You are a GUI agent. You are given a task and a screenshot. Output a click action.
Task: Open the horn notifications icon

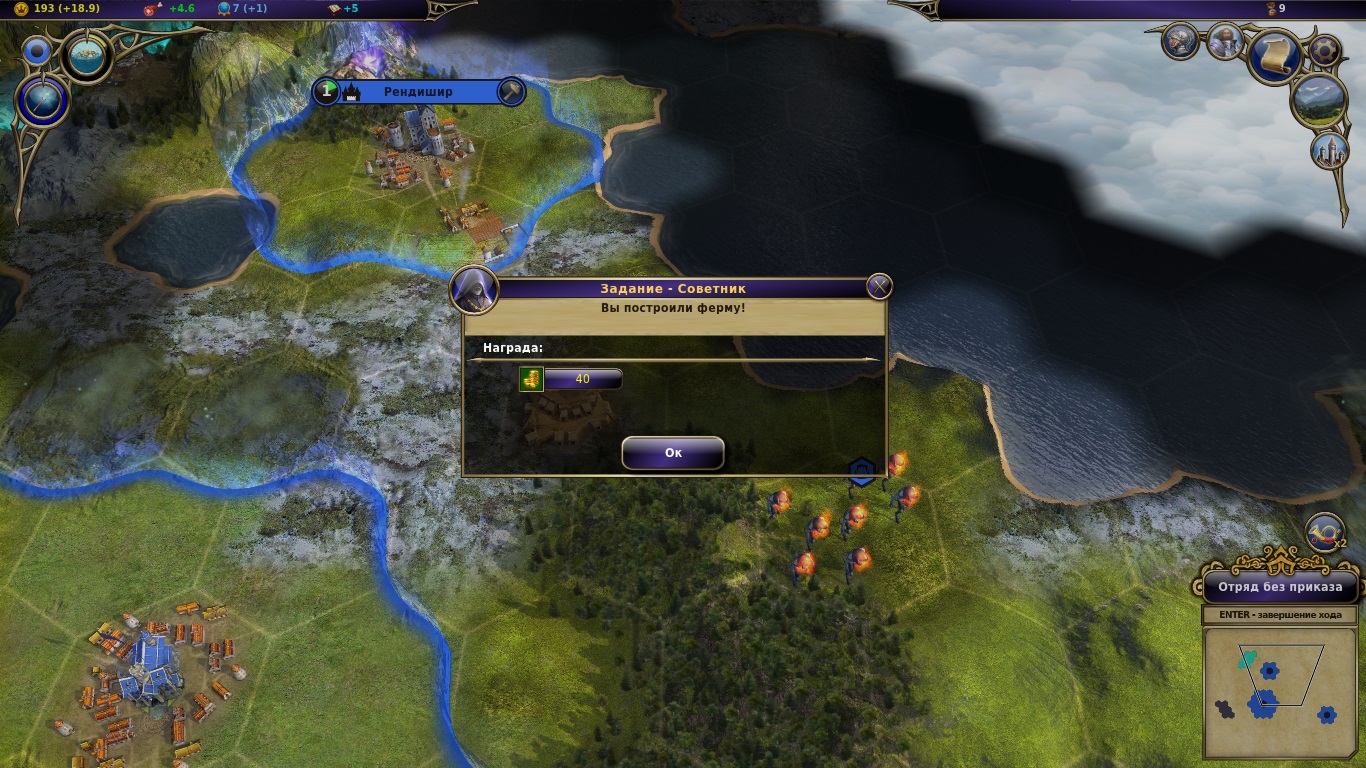tap(1326, 534)
